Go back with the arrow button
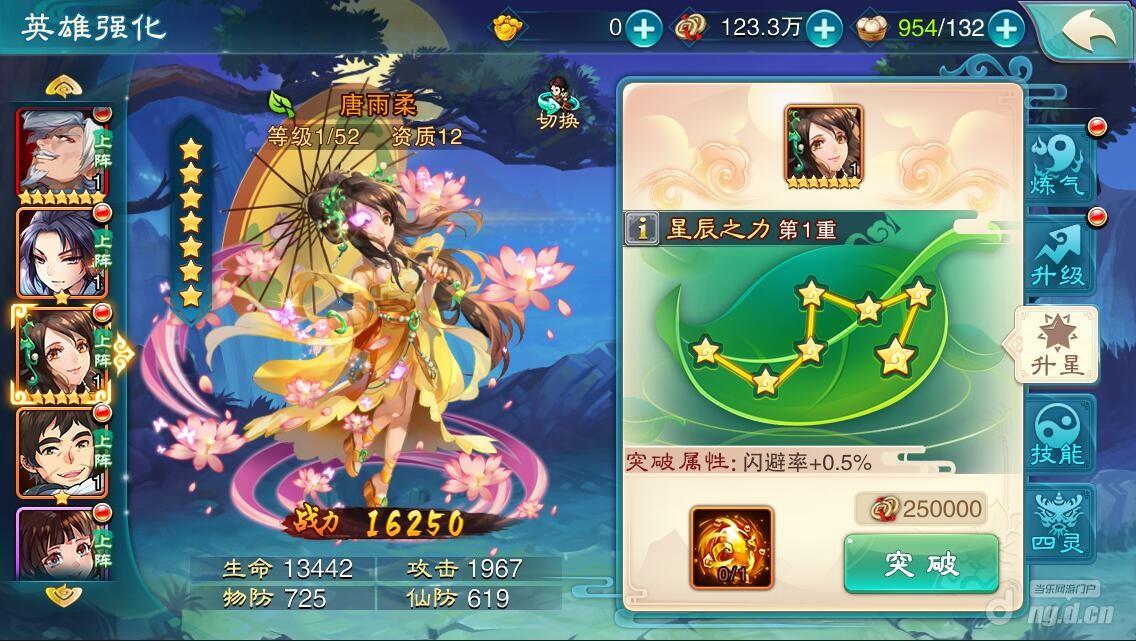 [x=1087, y=30]
